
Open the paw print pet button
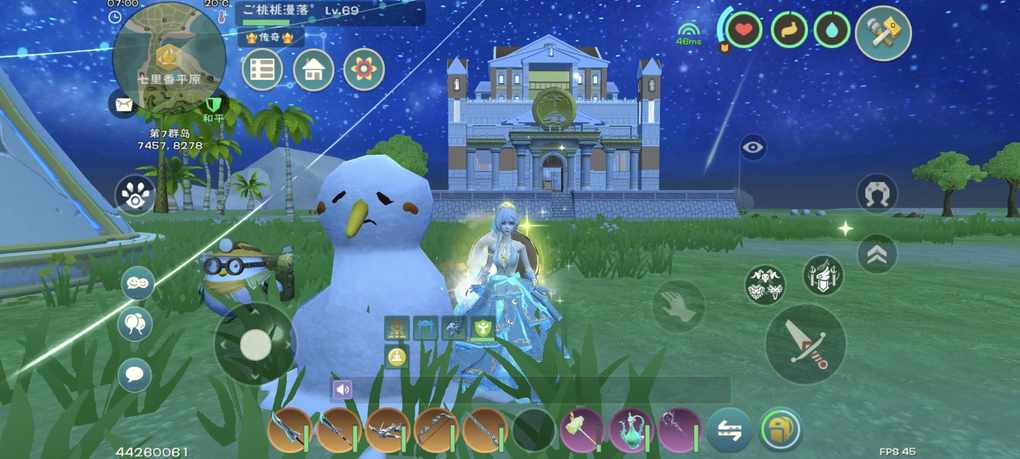134,195
